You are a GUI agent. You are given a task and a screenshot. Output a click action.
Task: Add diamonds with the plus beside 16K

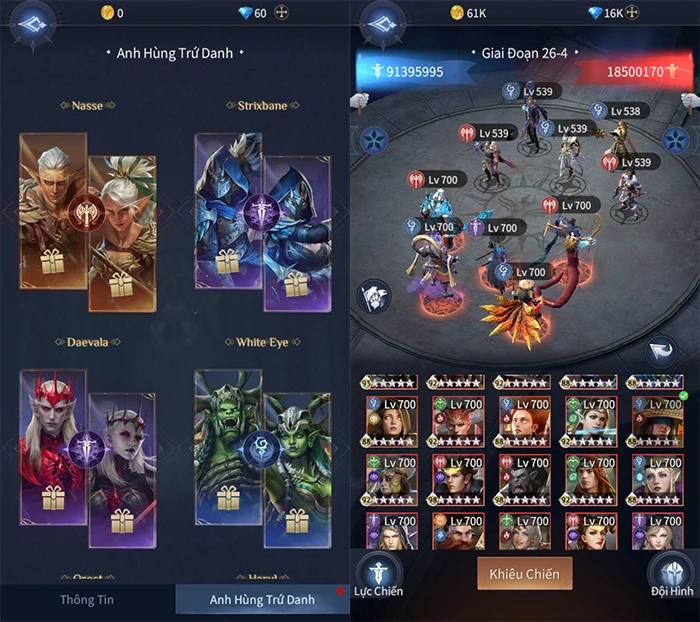(x=644, y=13)
